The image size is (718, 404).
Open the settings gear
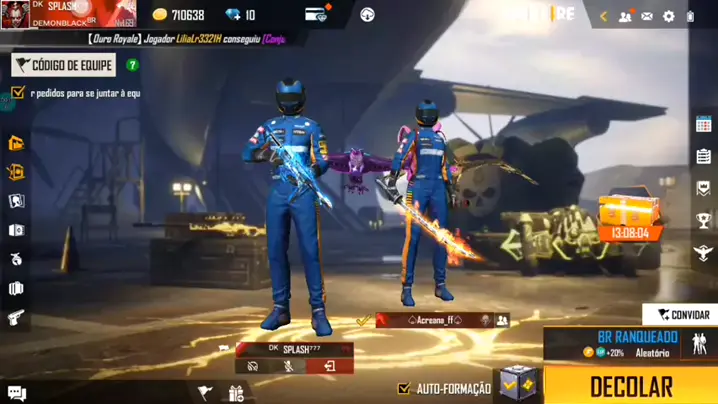668,16
